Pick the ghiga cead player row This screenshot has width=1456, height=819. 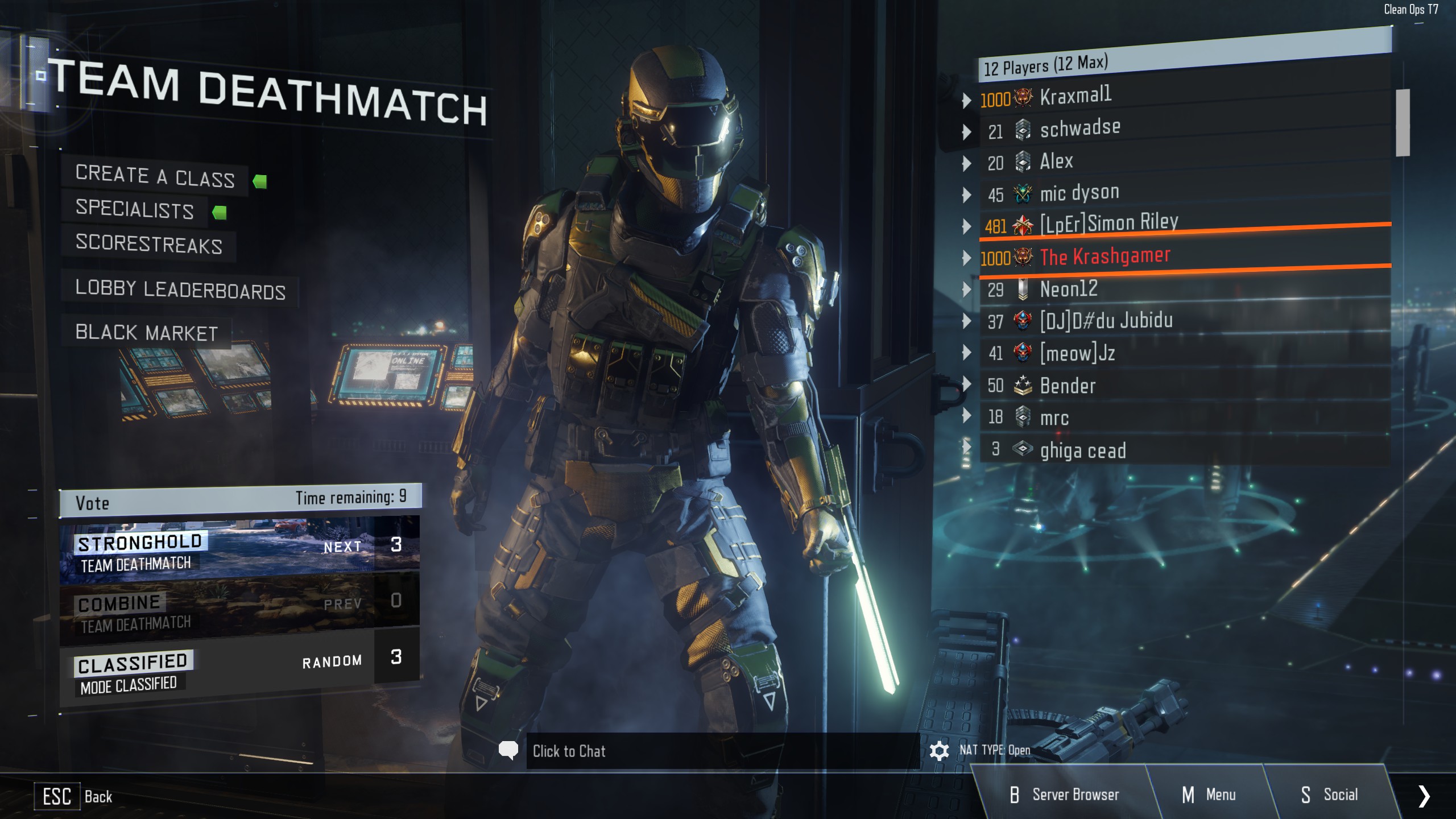[x=1082, y=450]
